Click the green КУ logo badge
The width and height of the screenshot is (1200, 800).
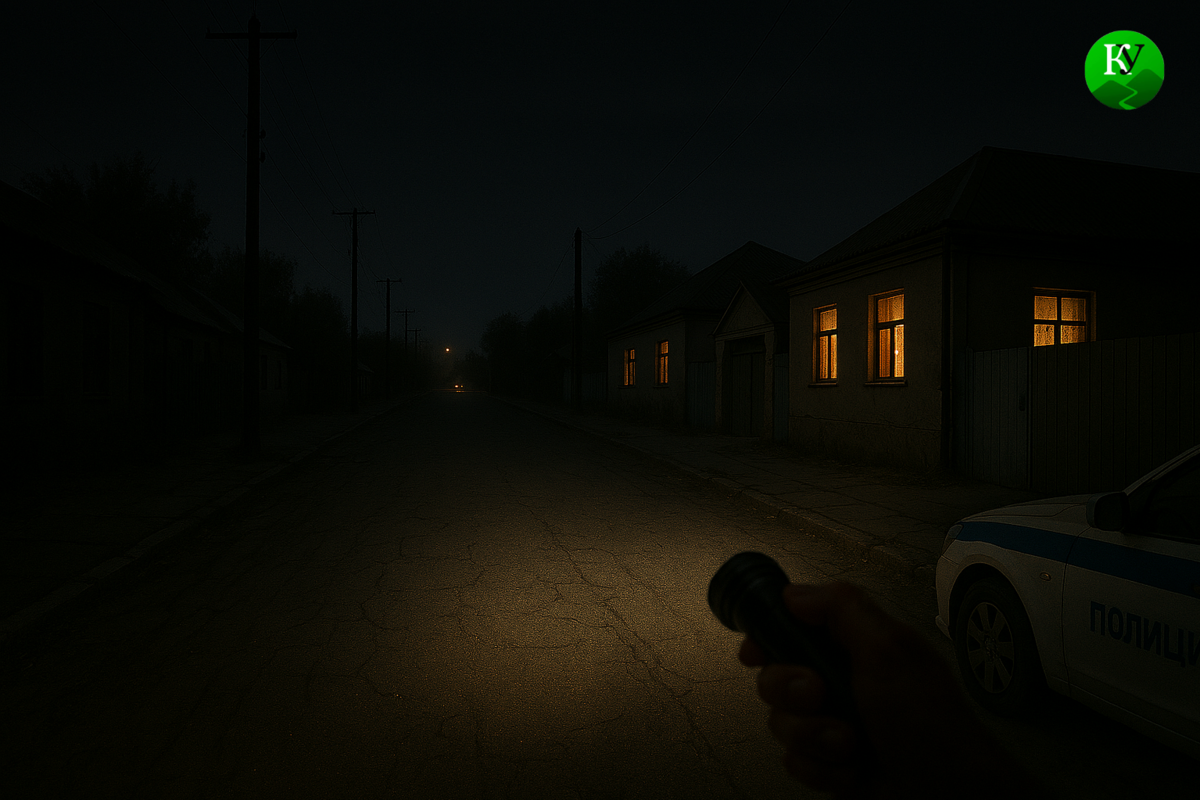point(1124,69)
